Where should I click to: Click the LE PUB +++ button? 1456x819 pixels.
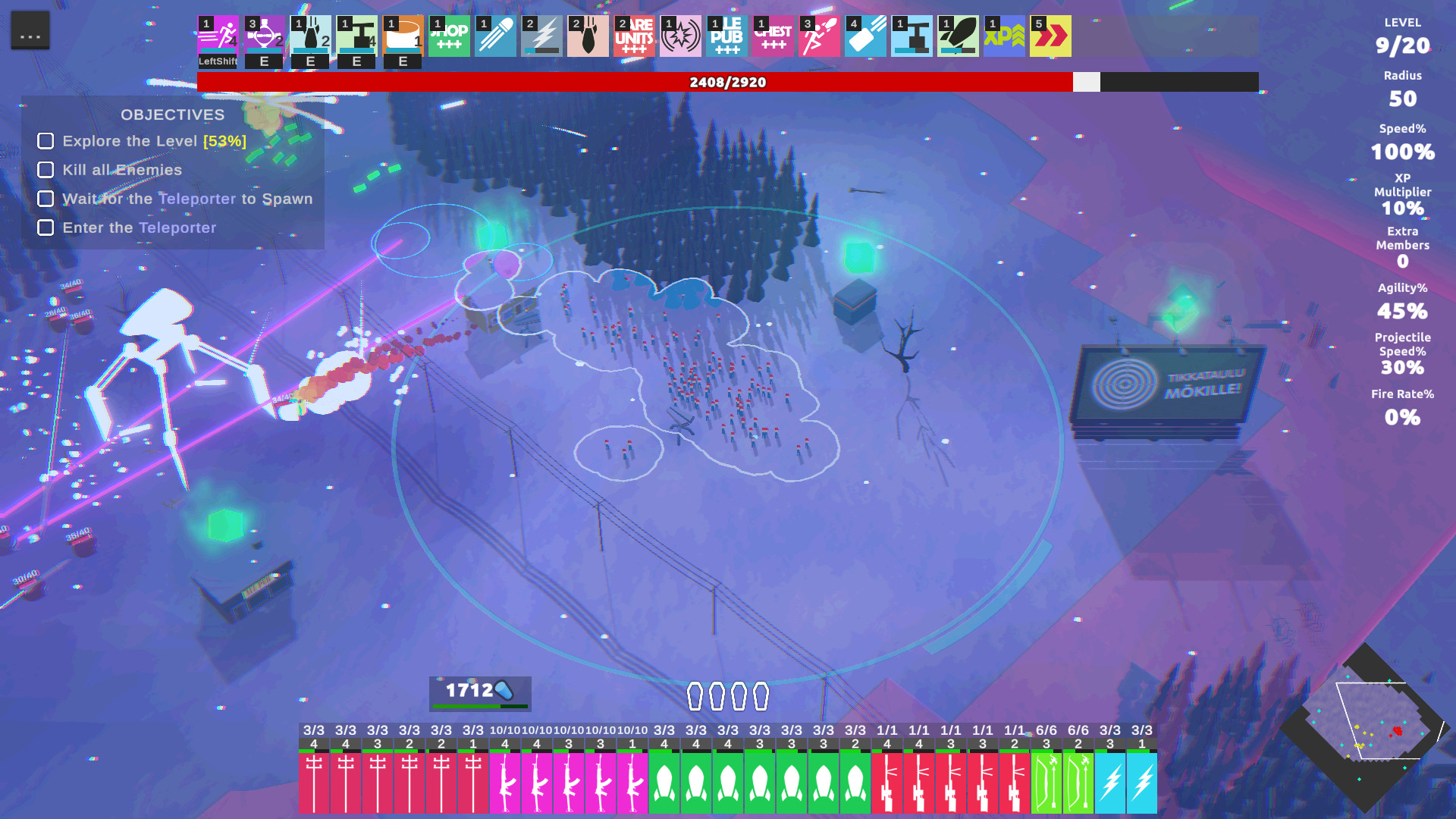coord(727,36)
